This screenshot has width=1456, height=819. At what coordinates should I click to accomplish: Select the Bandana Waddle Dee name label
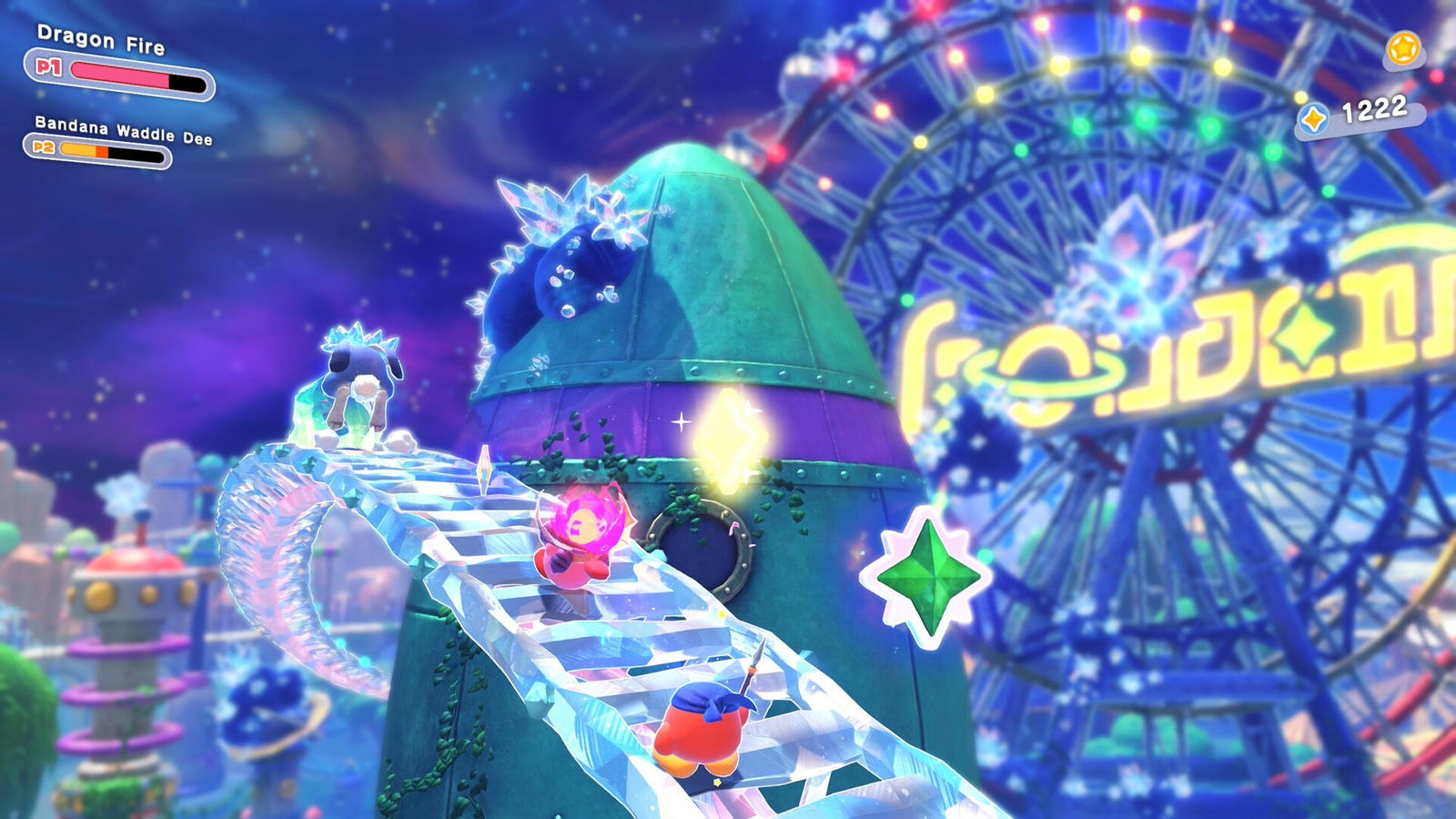[x=123, y=129]
